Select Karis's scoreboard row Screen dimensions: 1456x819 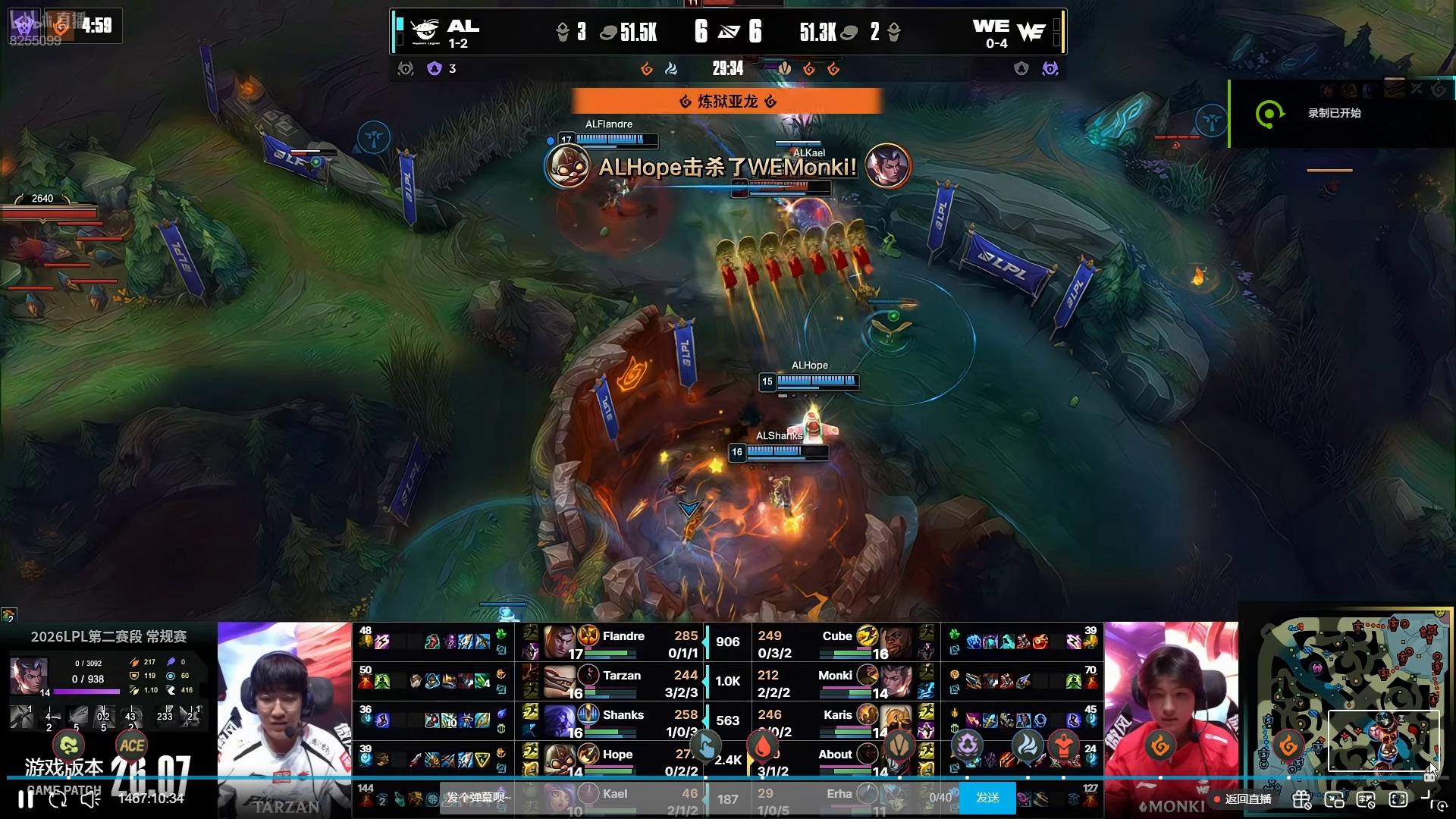click(x=834, y=722)
